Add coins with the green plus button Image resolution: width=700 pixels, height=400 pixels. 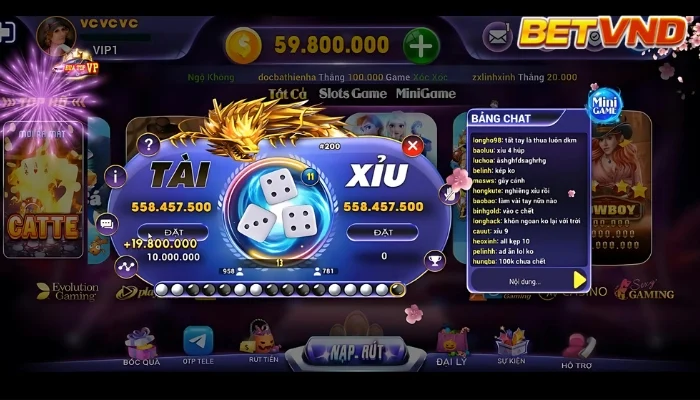(x=421, y=44)
